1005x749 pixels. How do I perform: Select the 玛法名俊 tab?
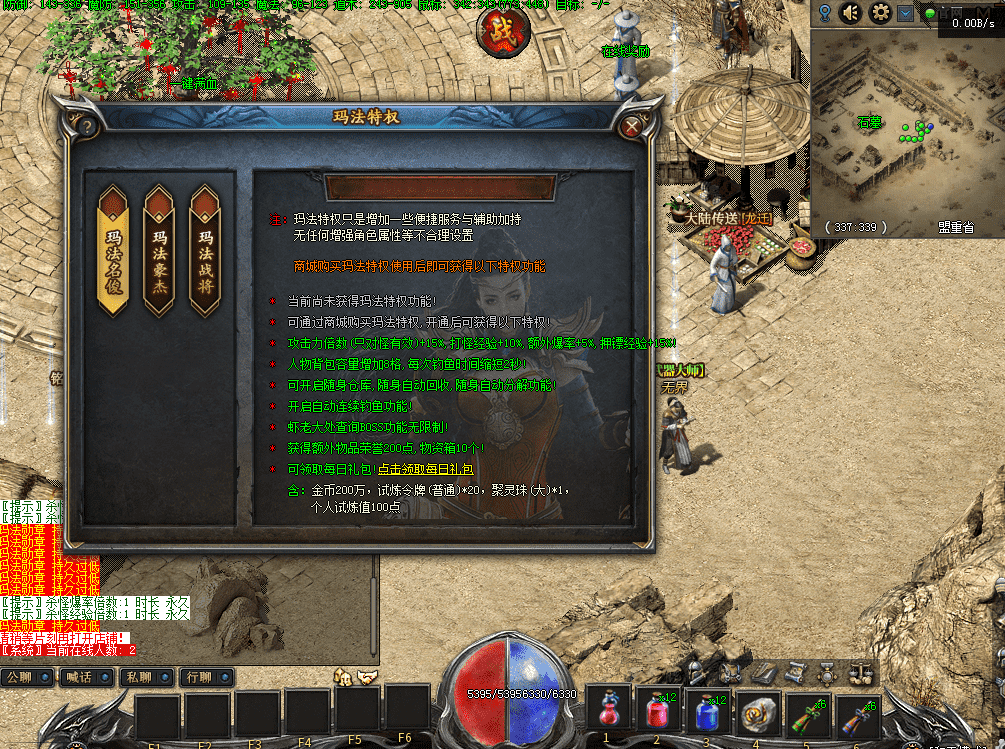112,250
